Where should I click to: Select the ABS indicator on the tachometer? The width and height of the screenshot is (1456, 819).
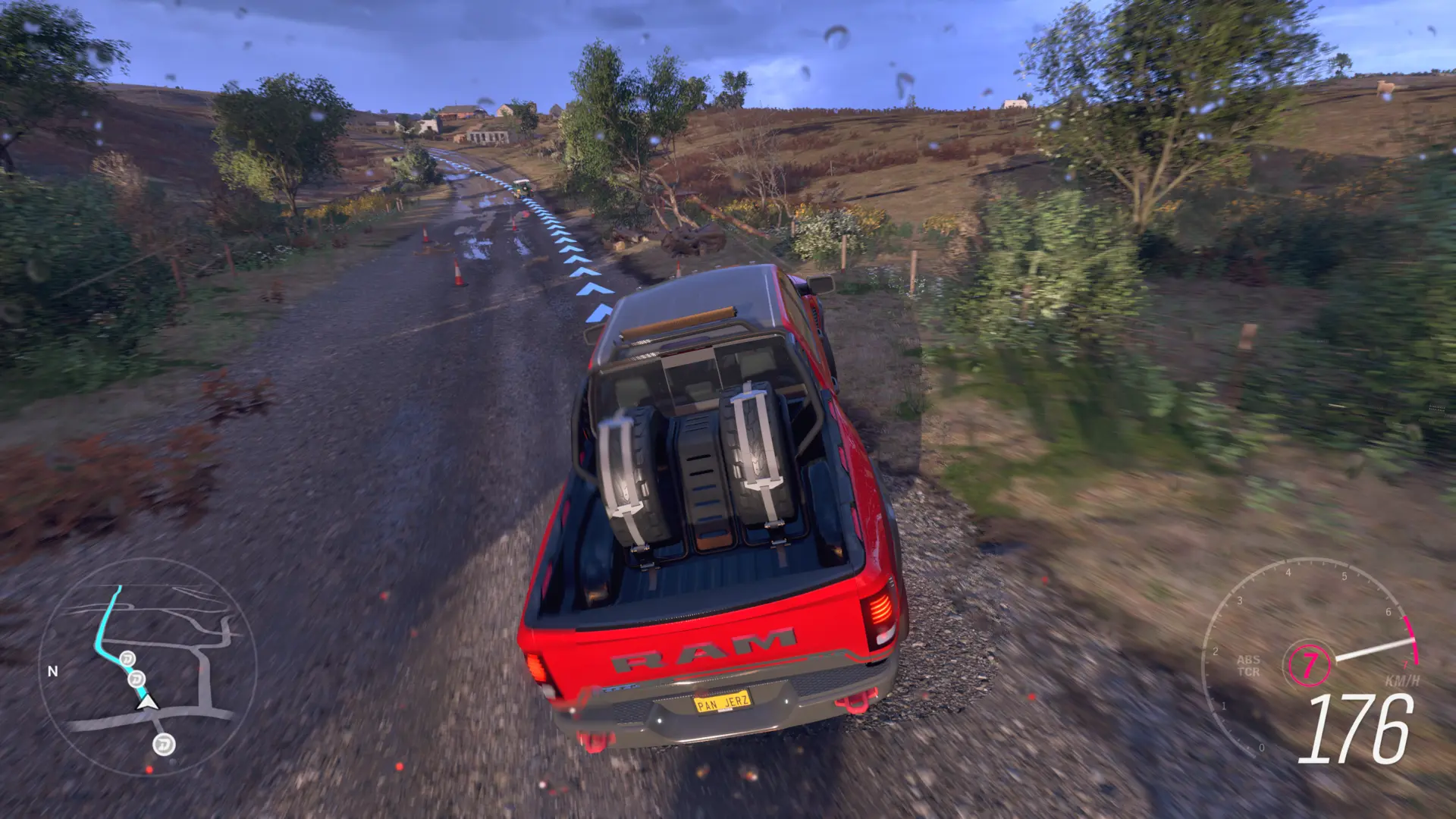pos(1249,661)
